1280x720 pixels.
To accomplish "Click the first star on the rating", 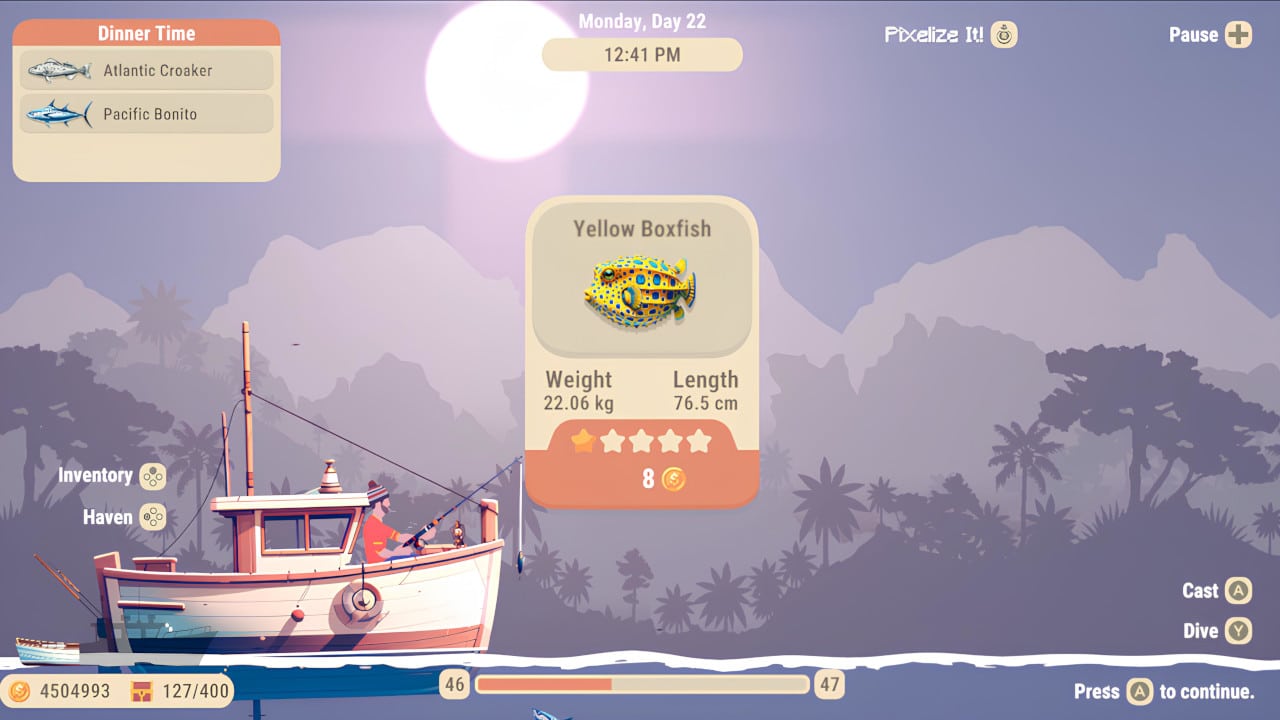I will 581,441.
